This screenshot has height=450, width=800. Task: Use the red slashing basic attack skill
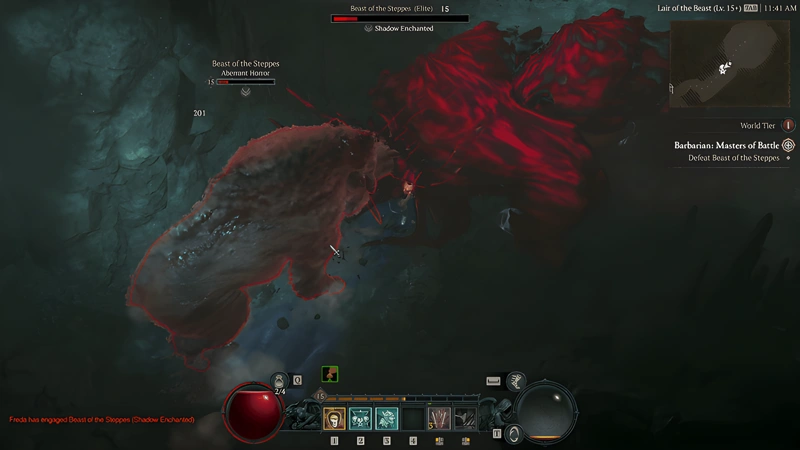439,418
